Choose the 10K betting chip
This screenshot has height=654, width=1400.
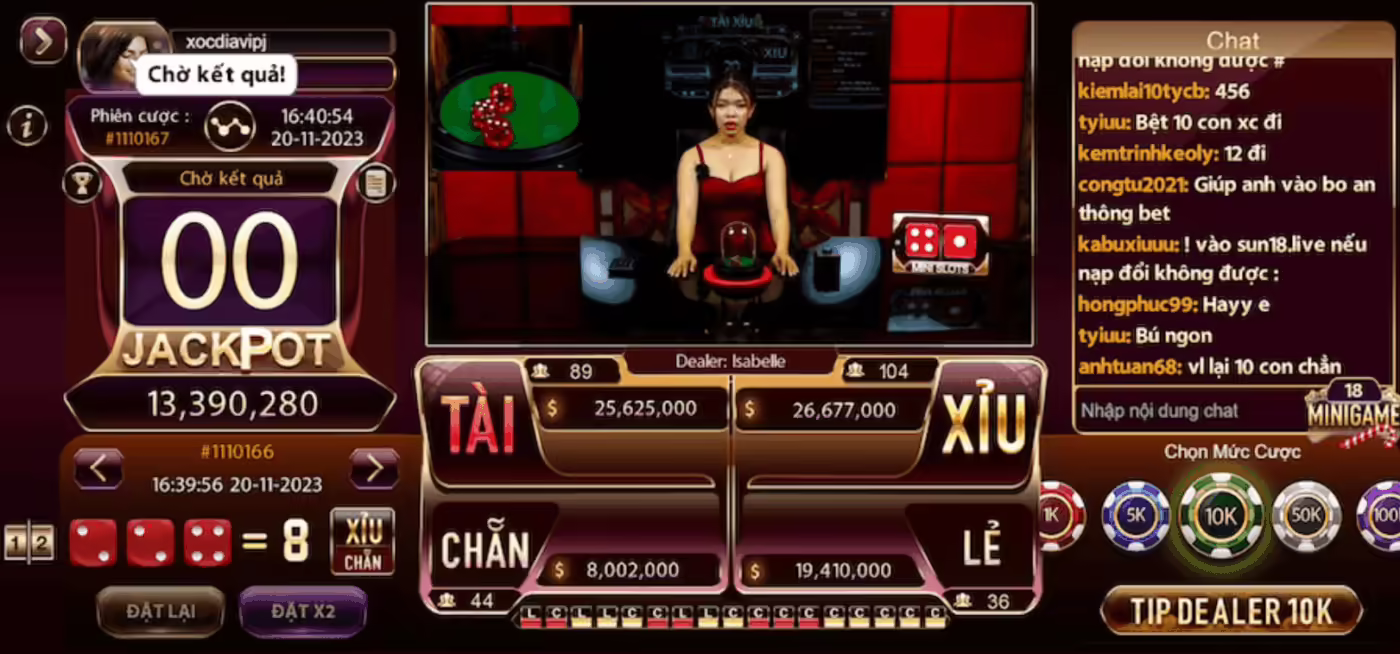1221,516
